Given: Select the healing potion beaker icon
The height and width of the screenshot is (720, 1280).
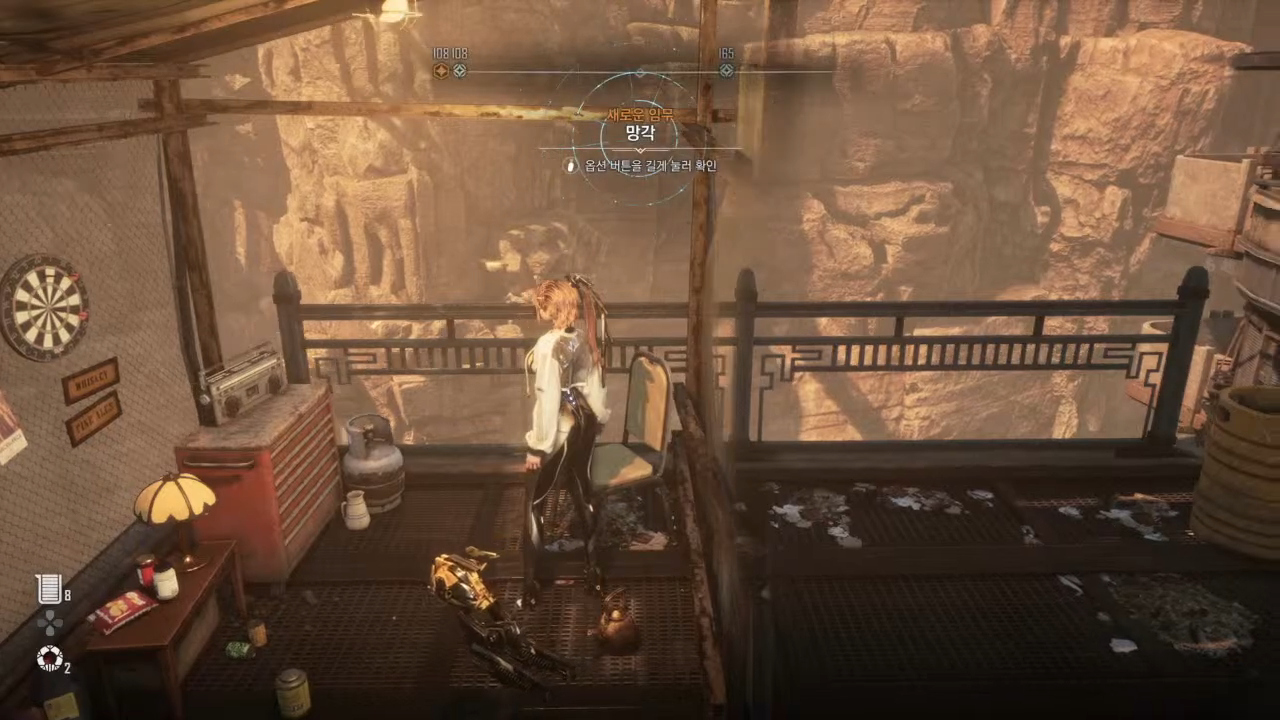Looking at the screenshot, I should tap(48, 589).
